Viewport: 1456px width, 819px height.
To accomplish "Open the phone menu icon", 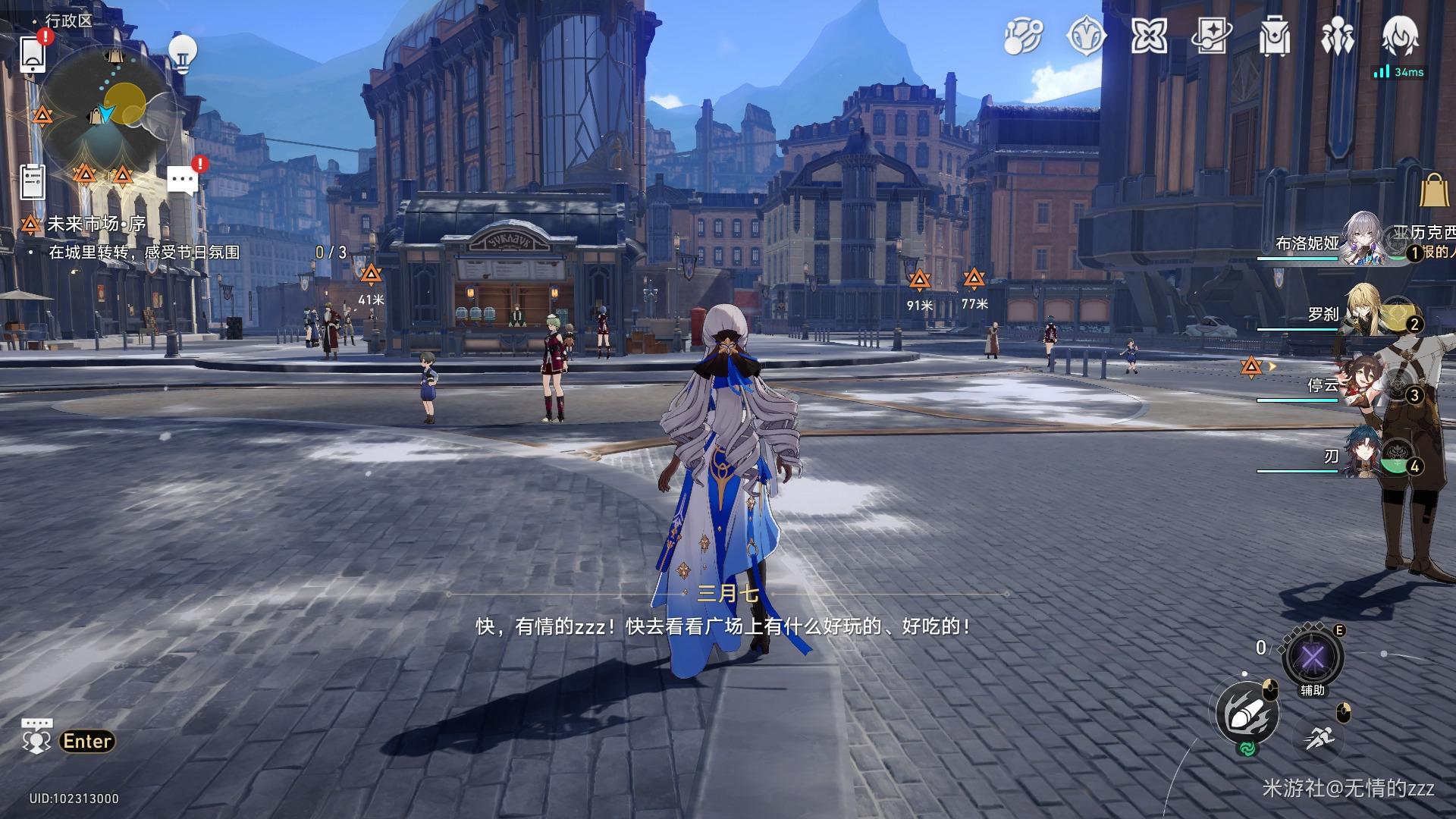I will [33, 54].
